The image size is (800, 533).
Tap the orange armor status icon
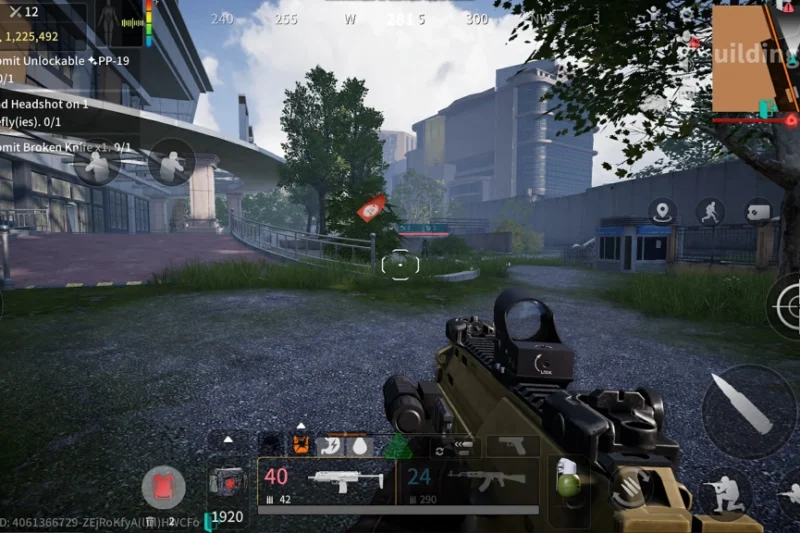[x=300, y=445]
